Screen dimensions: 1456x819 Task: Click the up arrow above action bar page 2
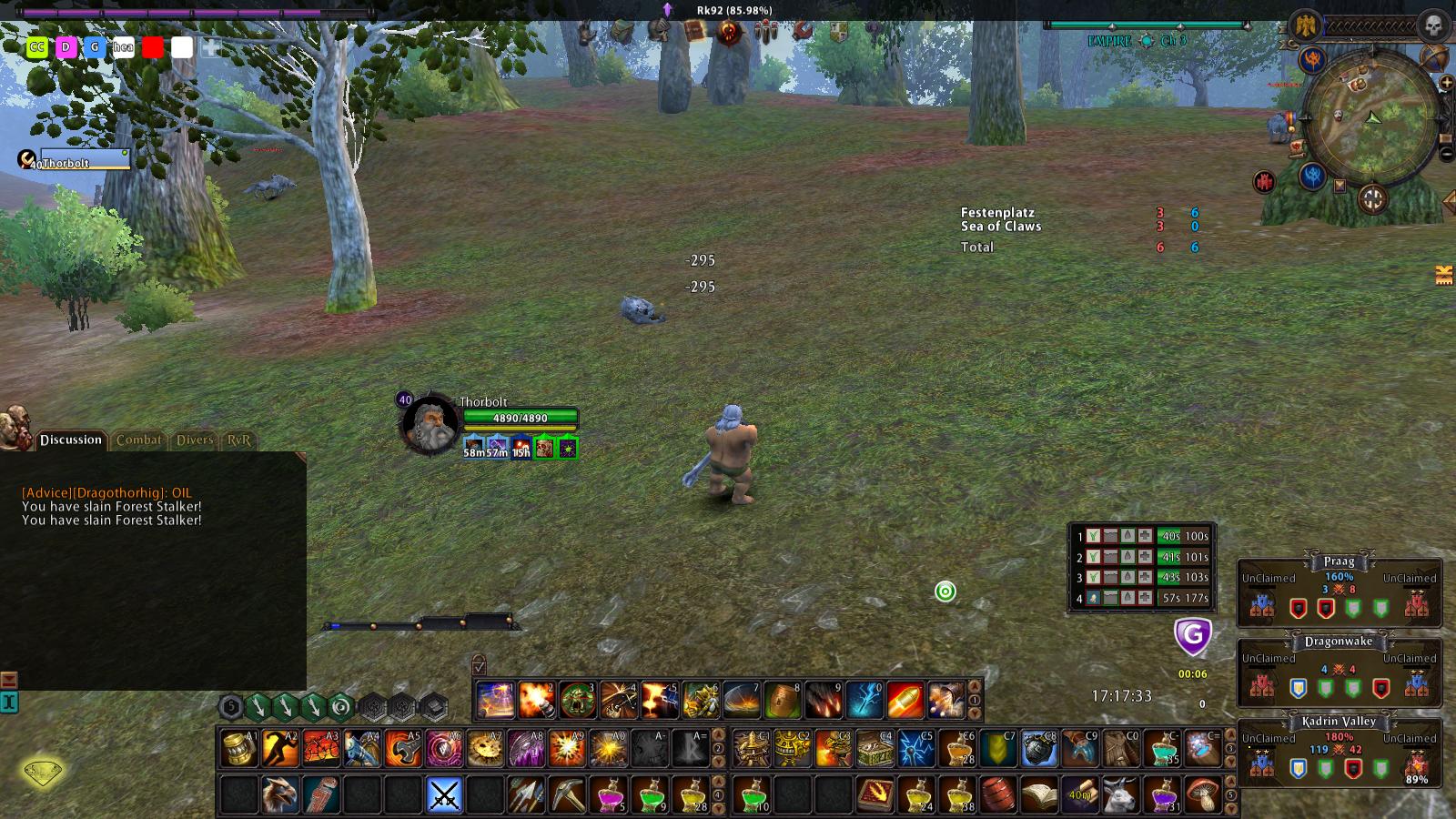point(717,733)
